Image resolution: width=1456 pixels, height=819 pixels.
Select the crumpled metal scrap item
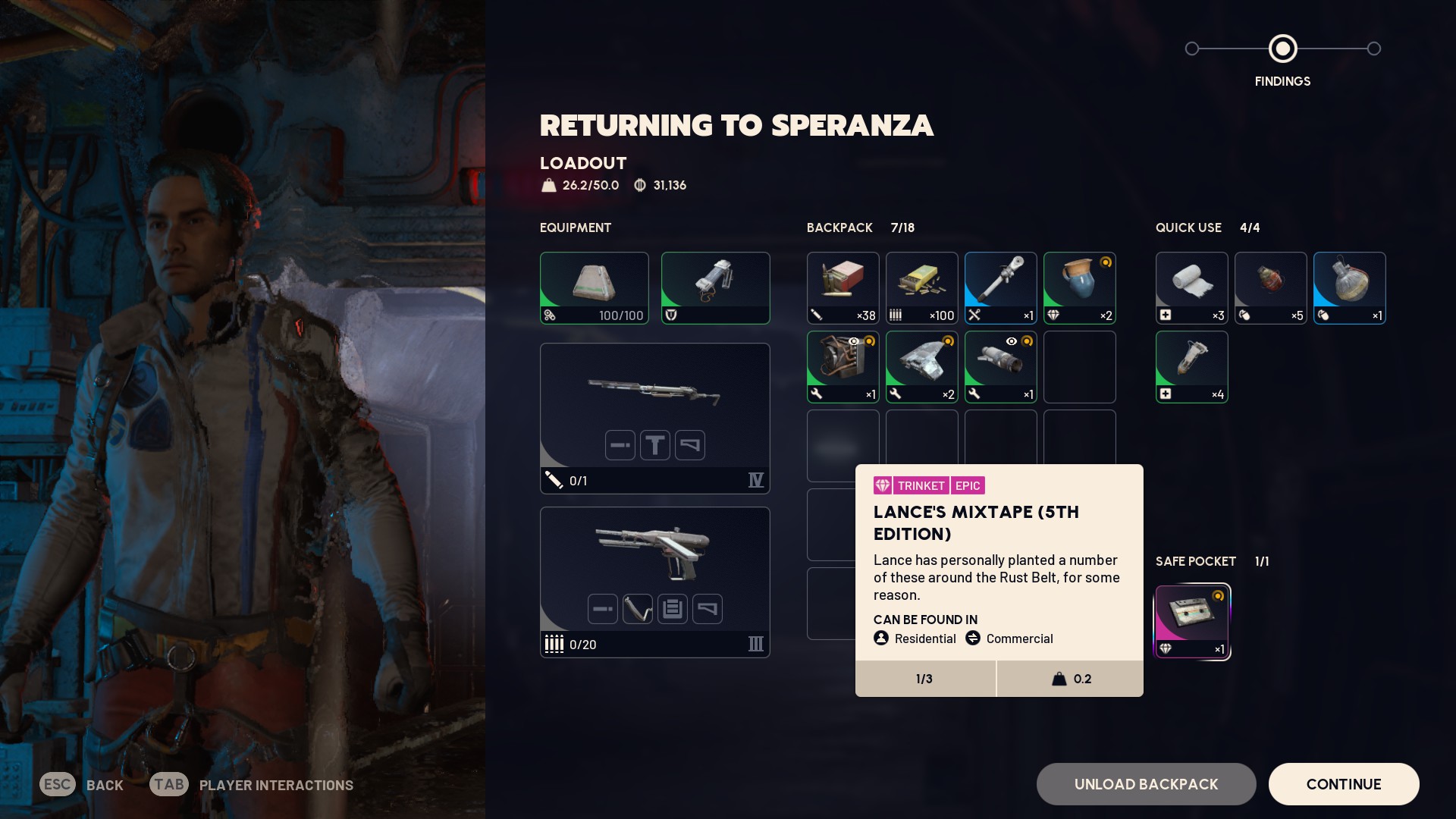921,367
